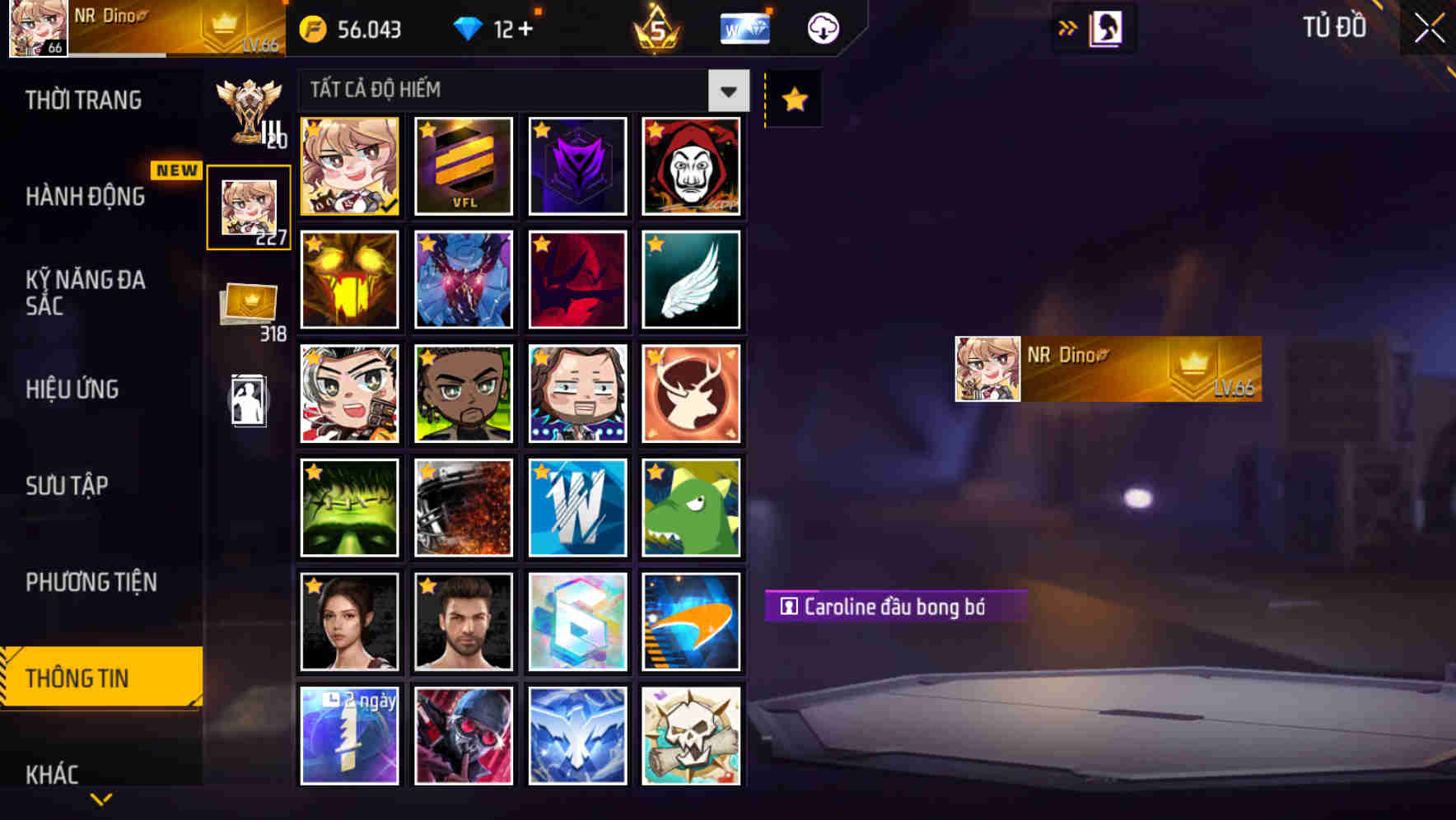Expand the TẤT CẢ ĐỘ HIẾM rarity dropdown
1456x820 pixels.
tap(727, 91)
